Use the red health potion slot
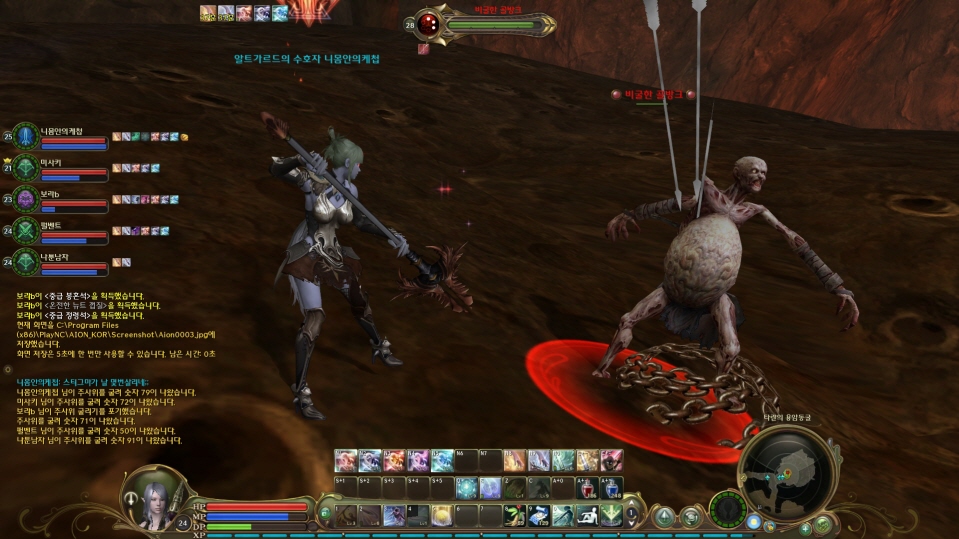Viewport: 959px width, 539px height. 588,489
